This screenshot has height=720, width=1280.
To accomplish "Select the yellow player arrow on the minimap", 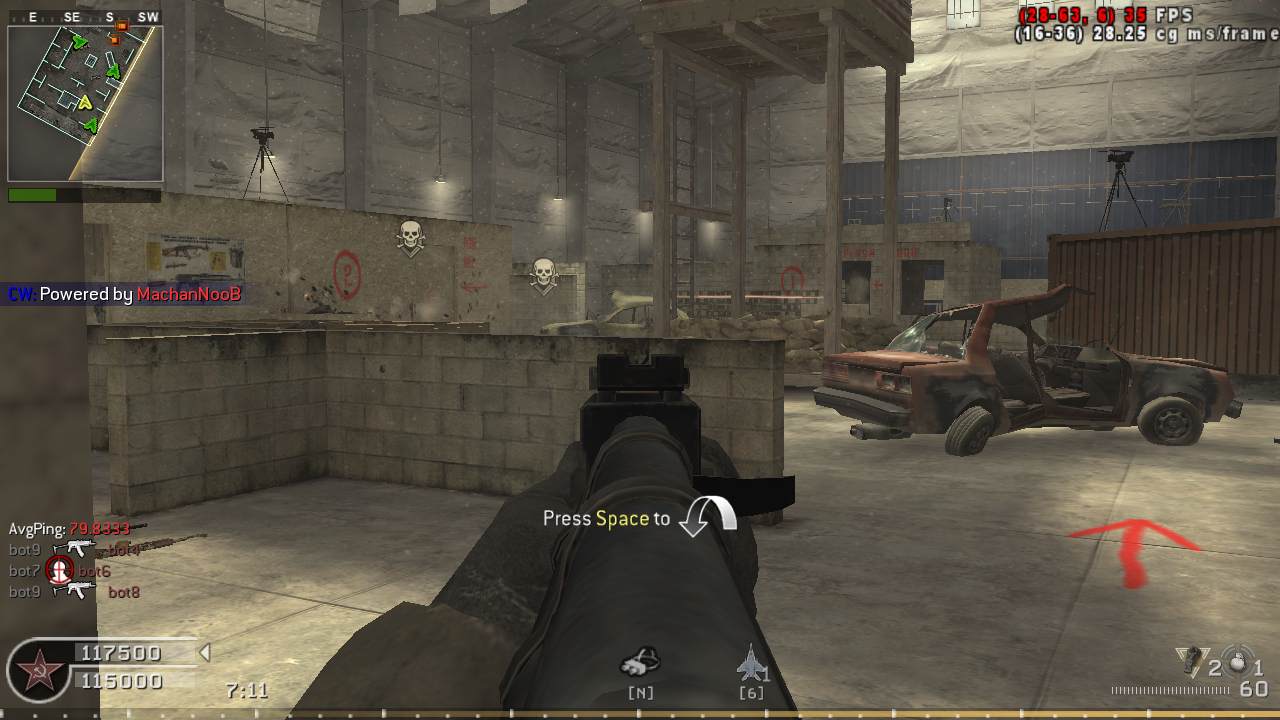I will [86, 102].
